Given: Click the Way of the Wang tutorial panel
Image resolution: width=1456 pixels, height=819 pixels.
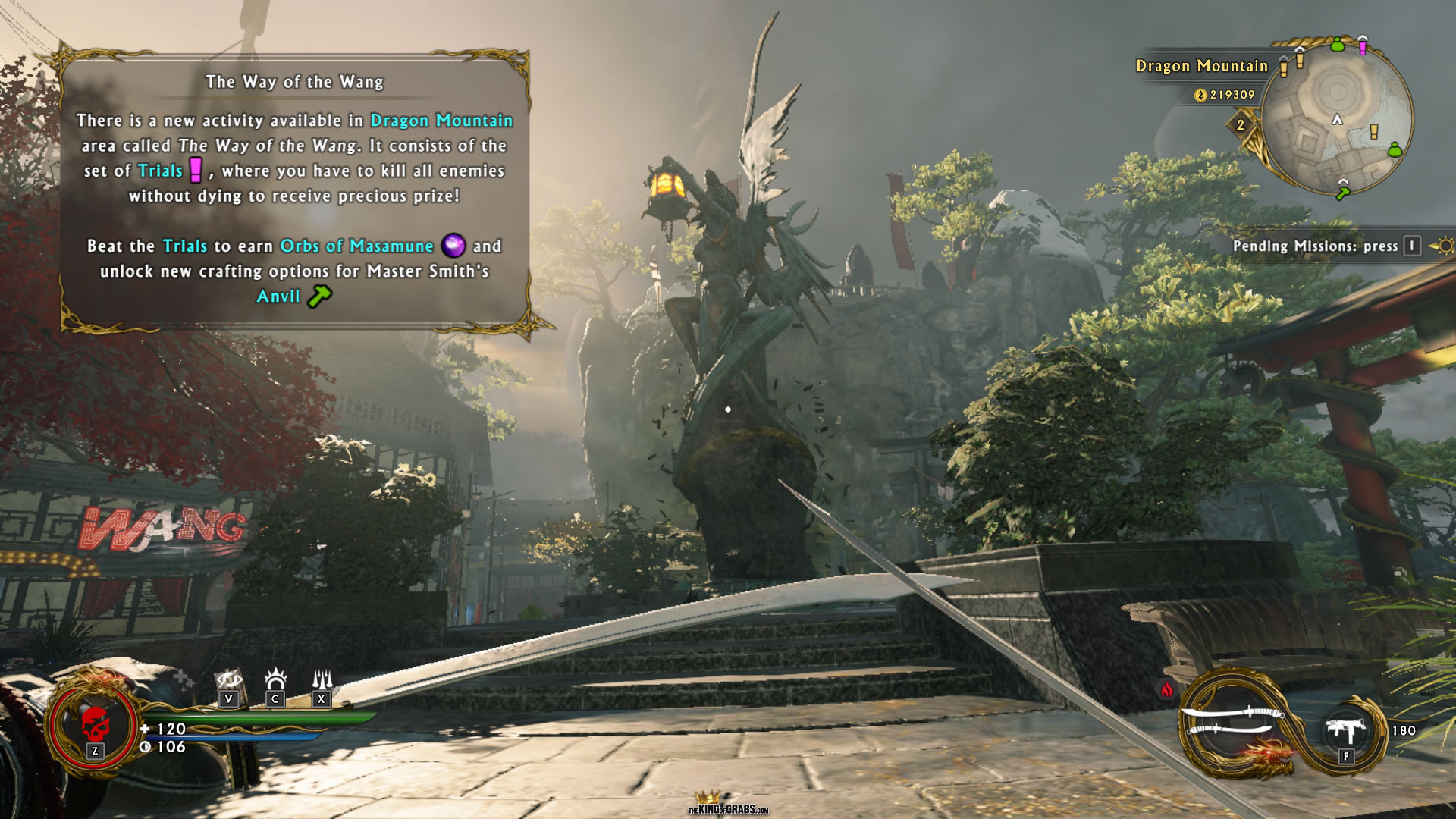Looking at the screenshot, I should coord(294,190).
